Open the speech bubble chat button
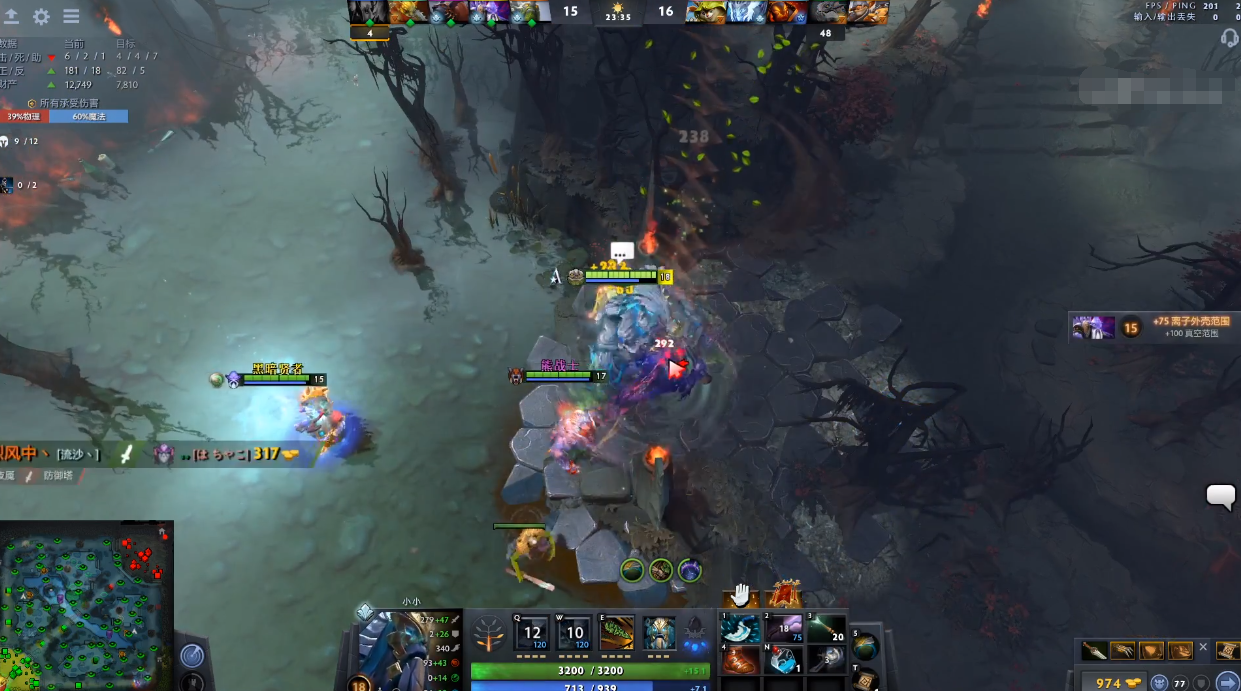Screen dimensions: 1241x691 click(1221, 496)
